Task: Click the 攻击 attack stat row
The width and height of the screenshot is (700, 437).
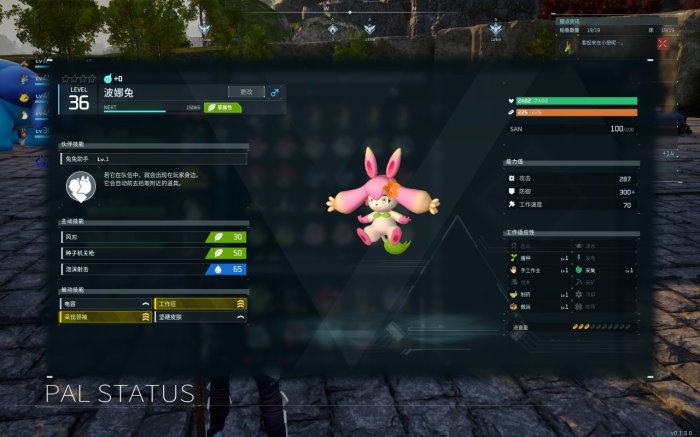Action: point(570,178)
